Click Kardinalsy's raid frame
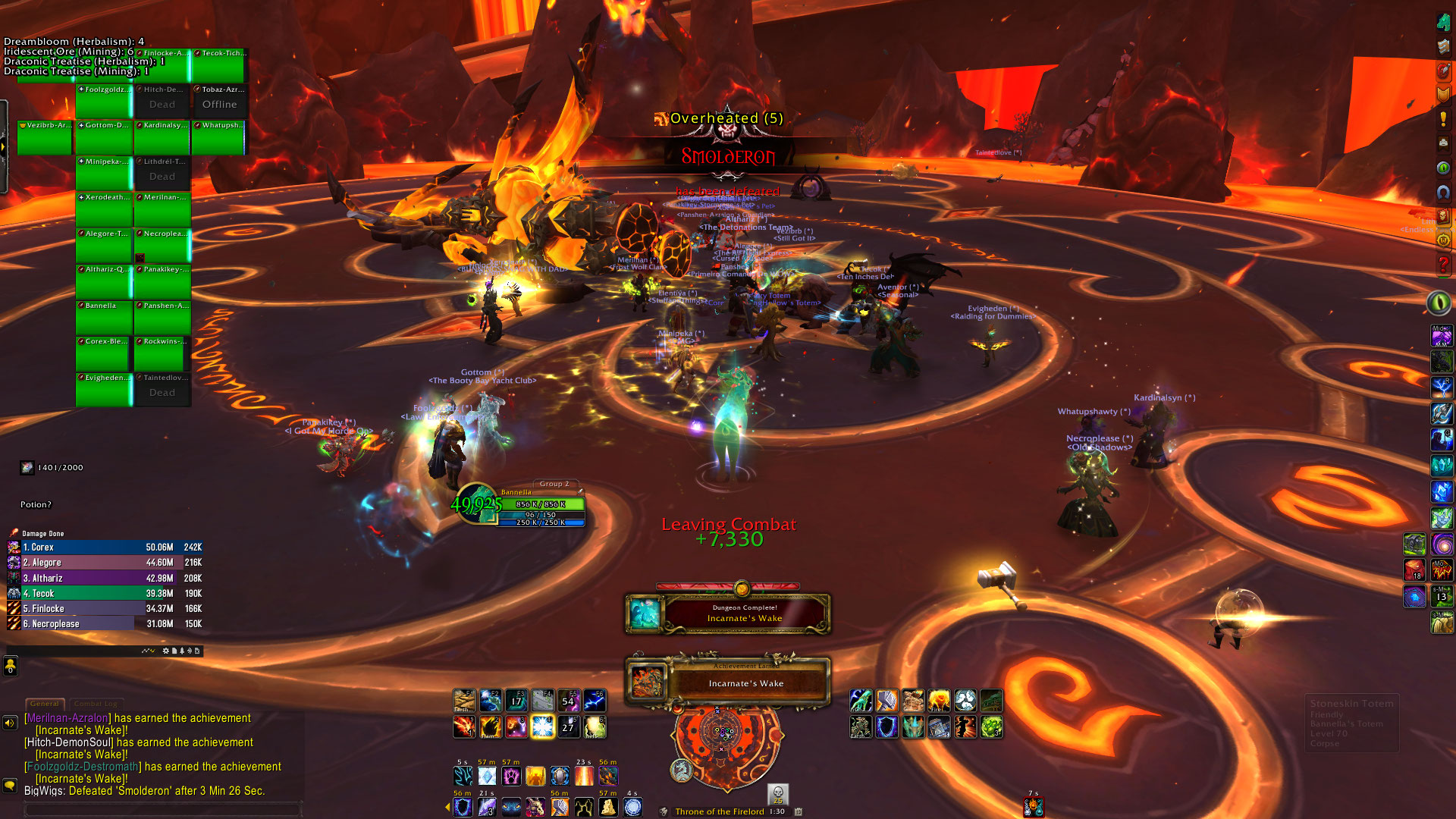This screenshot has height=819, width=1456. (x=162, y=137)
